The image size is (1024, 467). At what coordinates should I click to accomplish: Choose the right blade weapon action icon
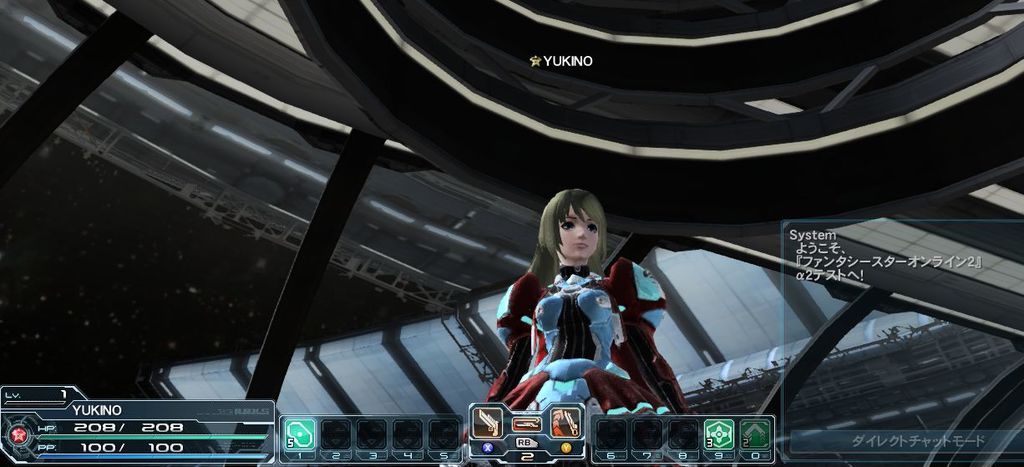(x=565, y=422)
